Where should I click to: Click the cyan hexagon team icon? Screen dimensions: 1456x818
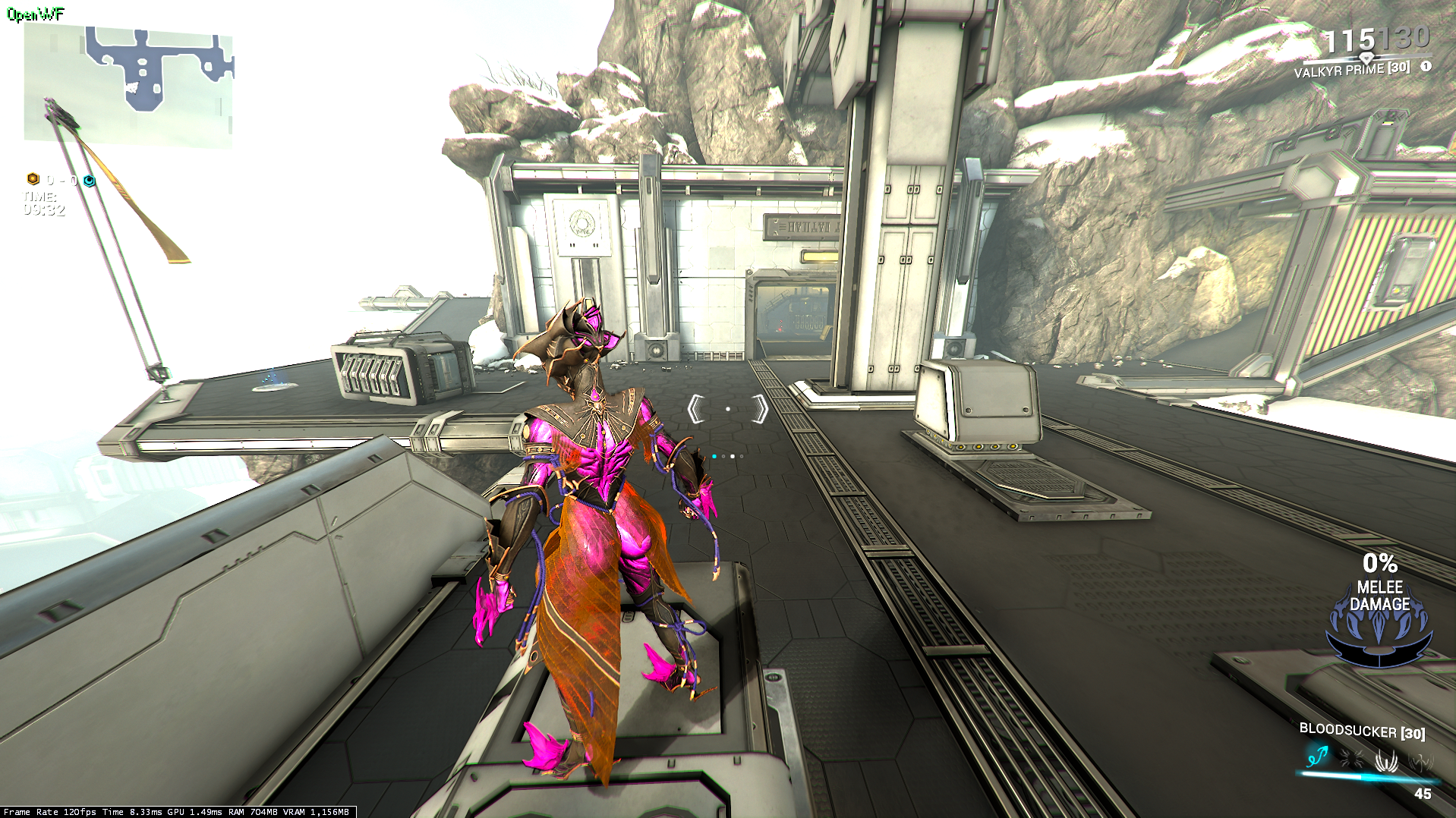point(90,181)
